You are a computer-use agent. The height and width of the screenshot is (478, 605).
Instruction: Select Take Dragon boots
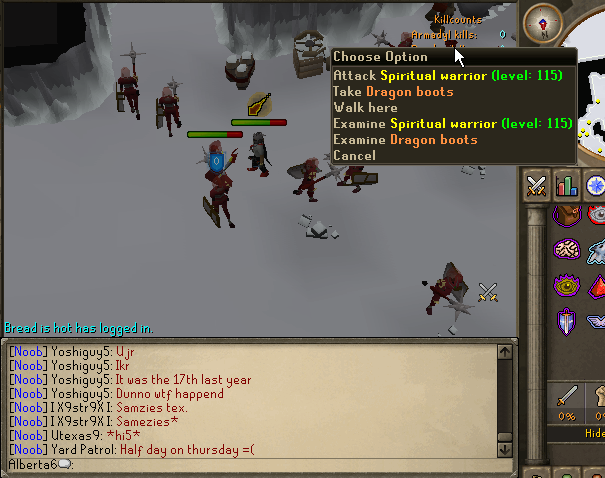(x=393, y=91)
